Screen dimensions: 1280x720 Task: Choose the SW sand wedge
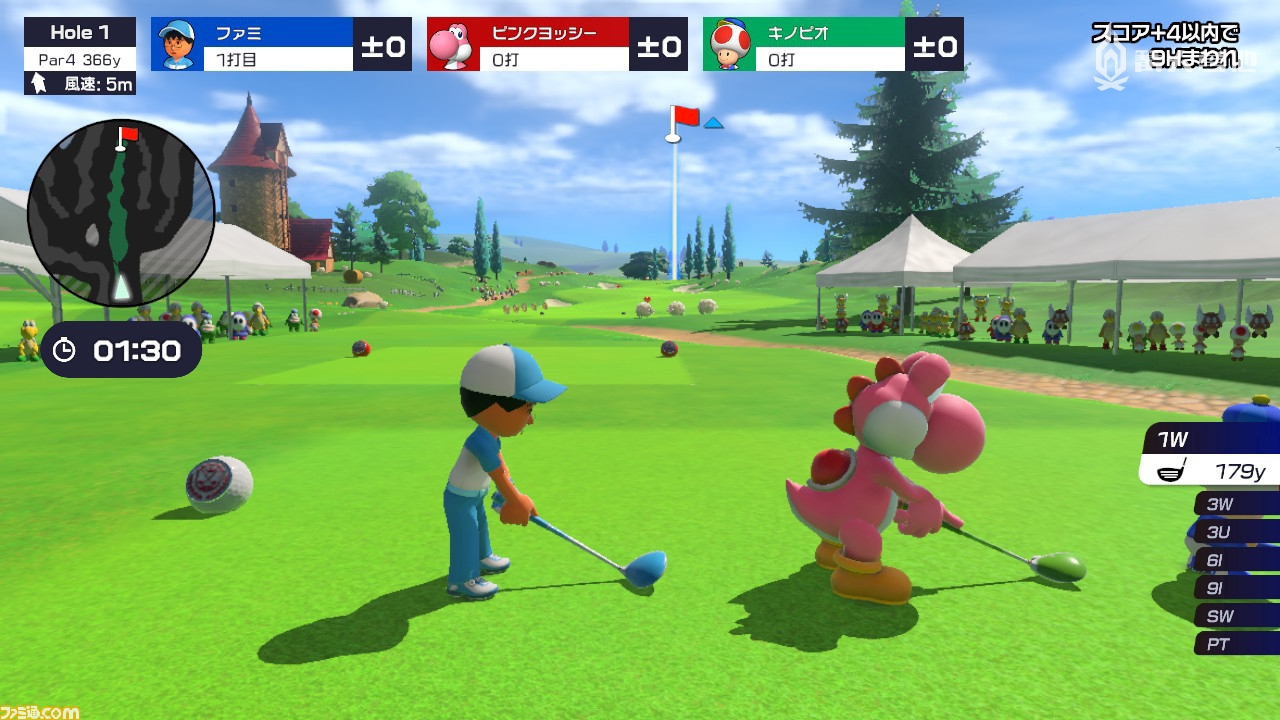coord(1234,616)
